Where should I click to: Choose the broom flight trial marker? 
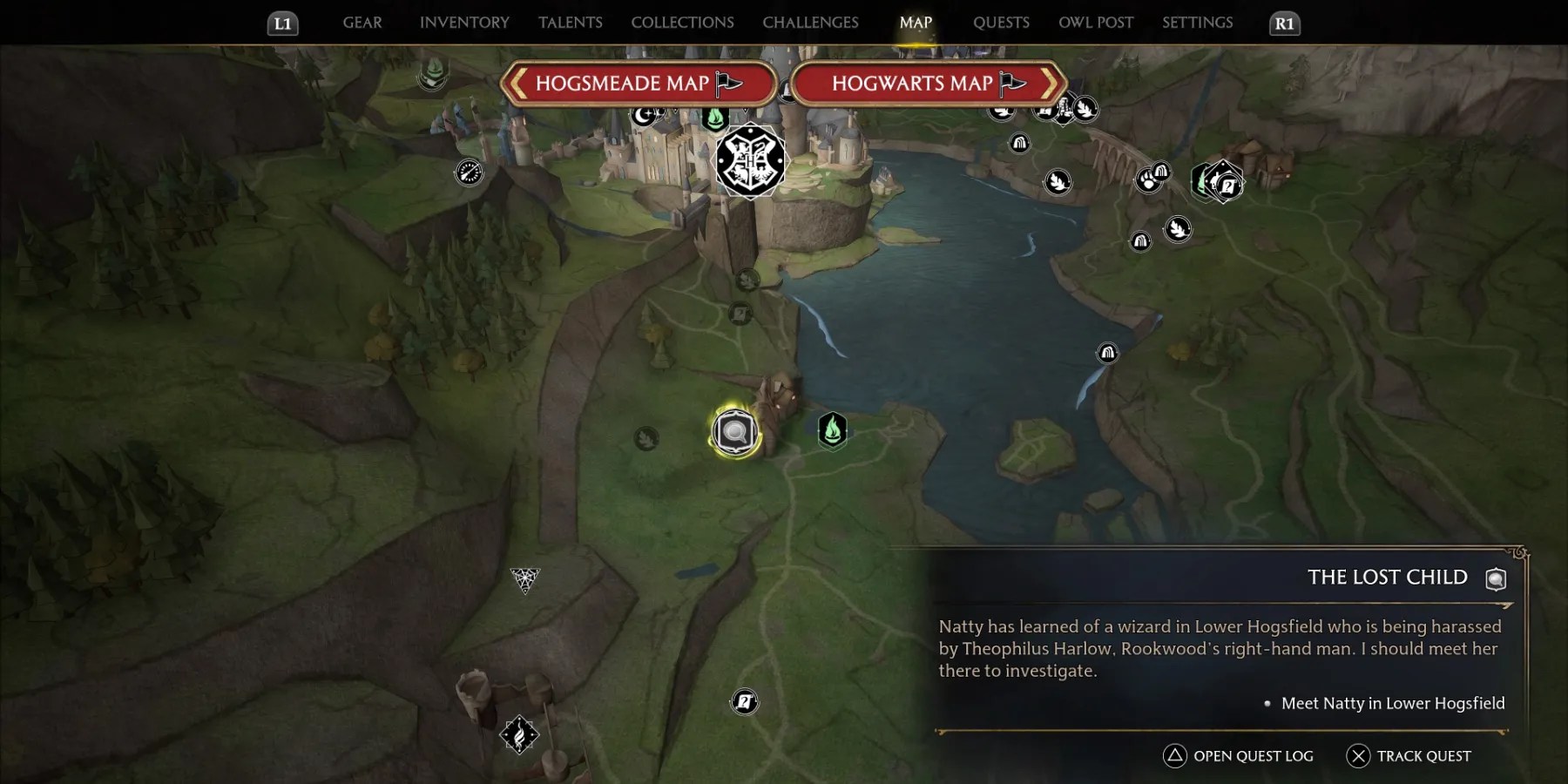coord(469,172)
